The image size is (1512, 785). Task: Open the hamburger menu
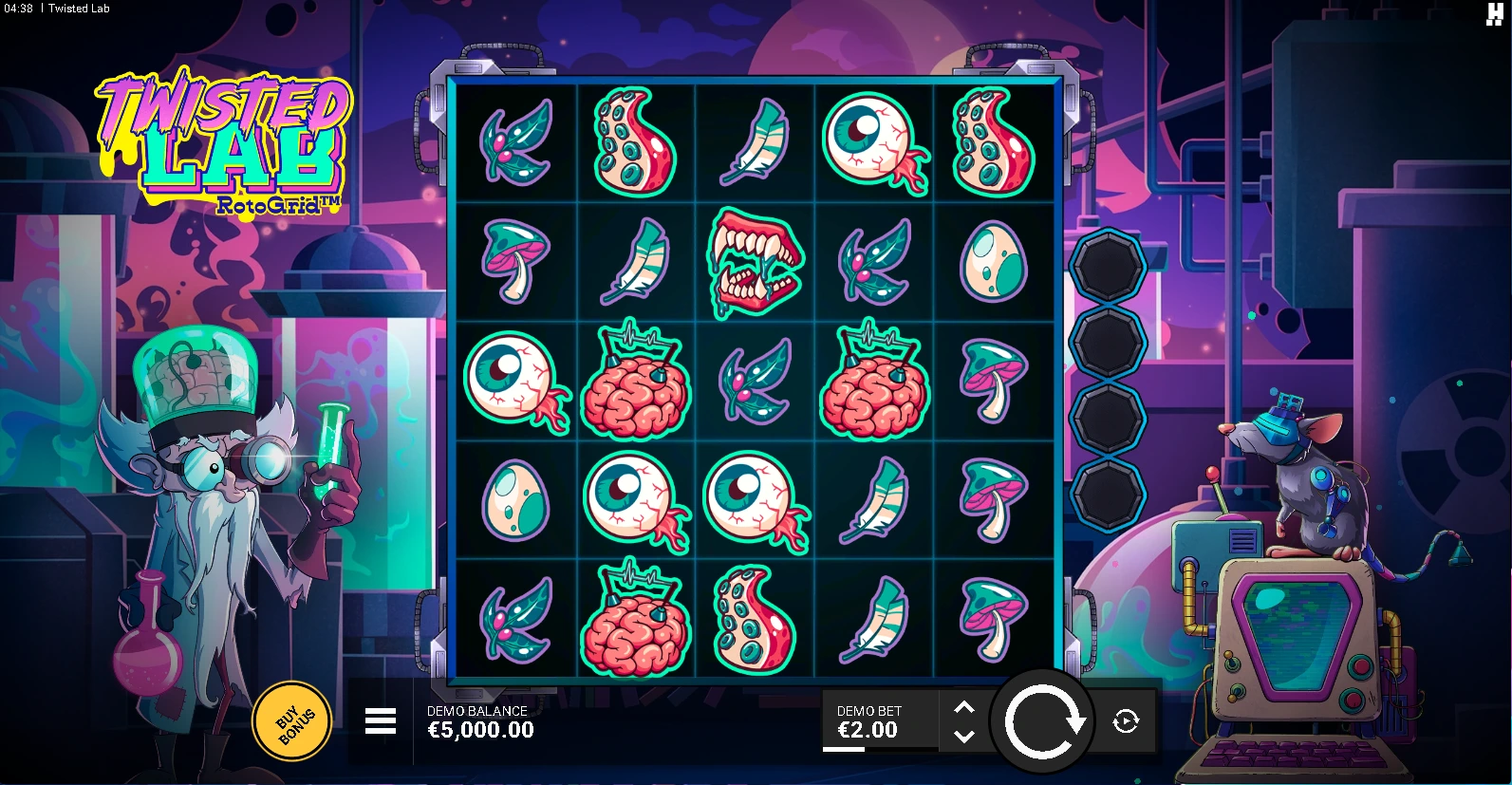coord(381,721)
